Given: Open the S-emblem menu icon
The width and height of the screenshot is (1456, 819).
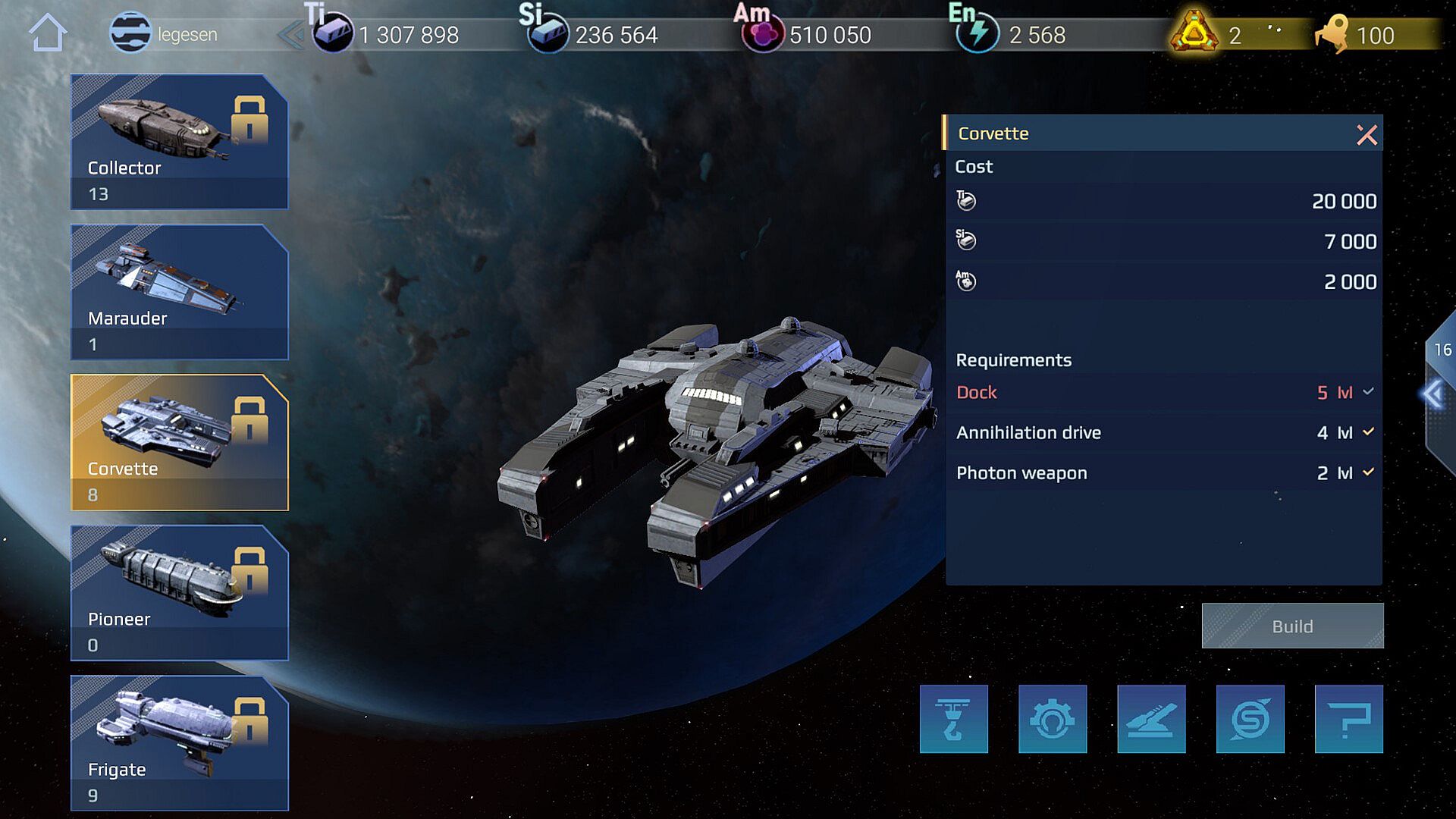Looking at the screenshot, I should click(x=1250, y=719).
